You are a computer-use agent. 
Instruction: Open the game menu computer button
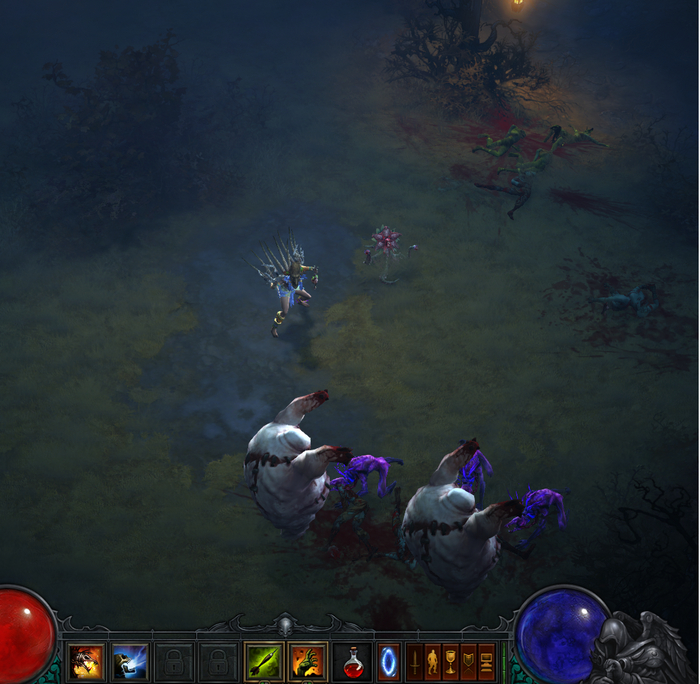pyautogui.click(x=487, y=661)
